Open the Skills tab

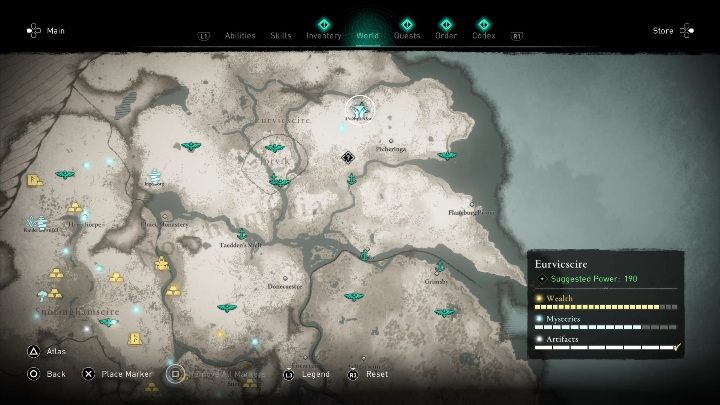pos(281,35)
